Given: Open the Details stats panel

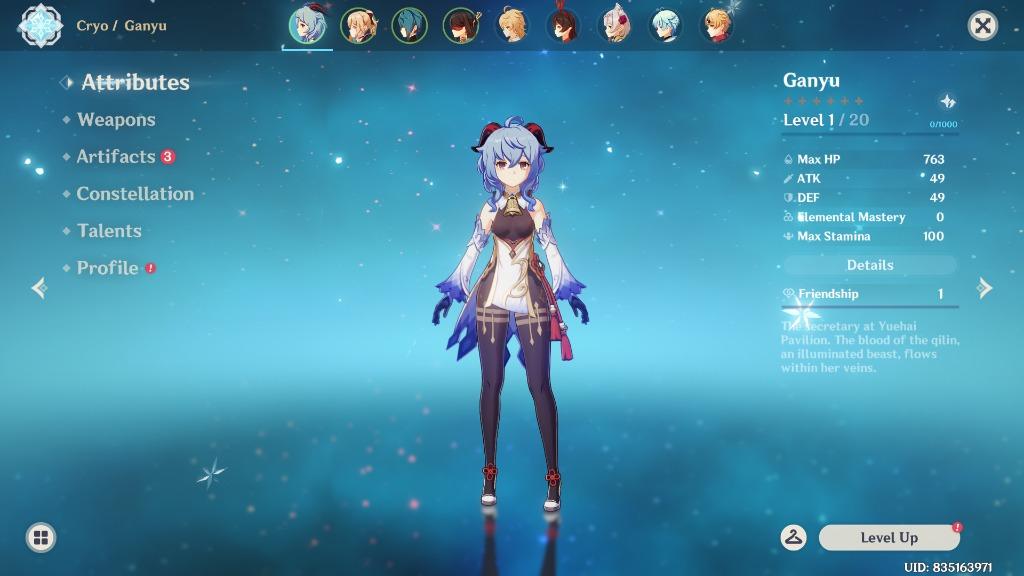Looking at the screenshot, I should [870, 265].
